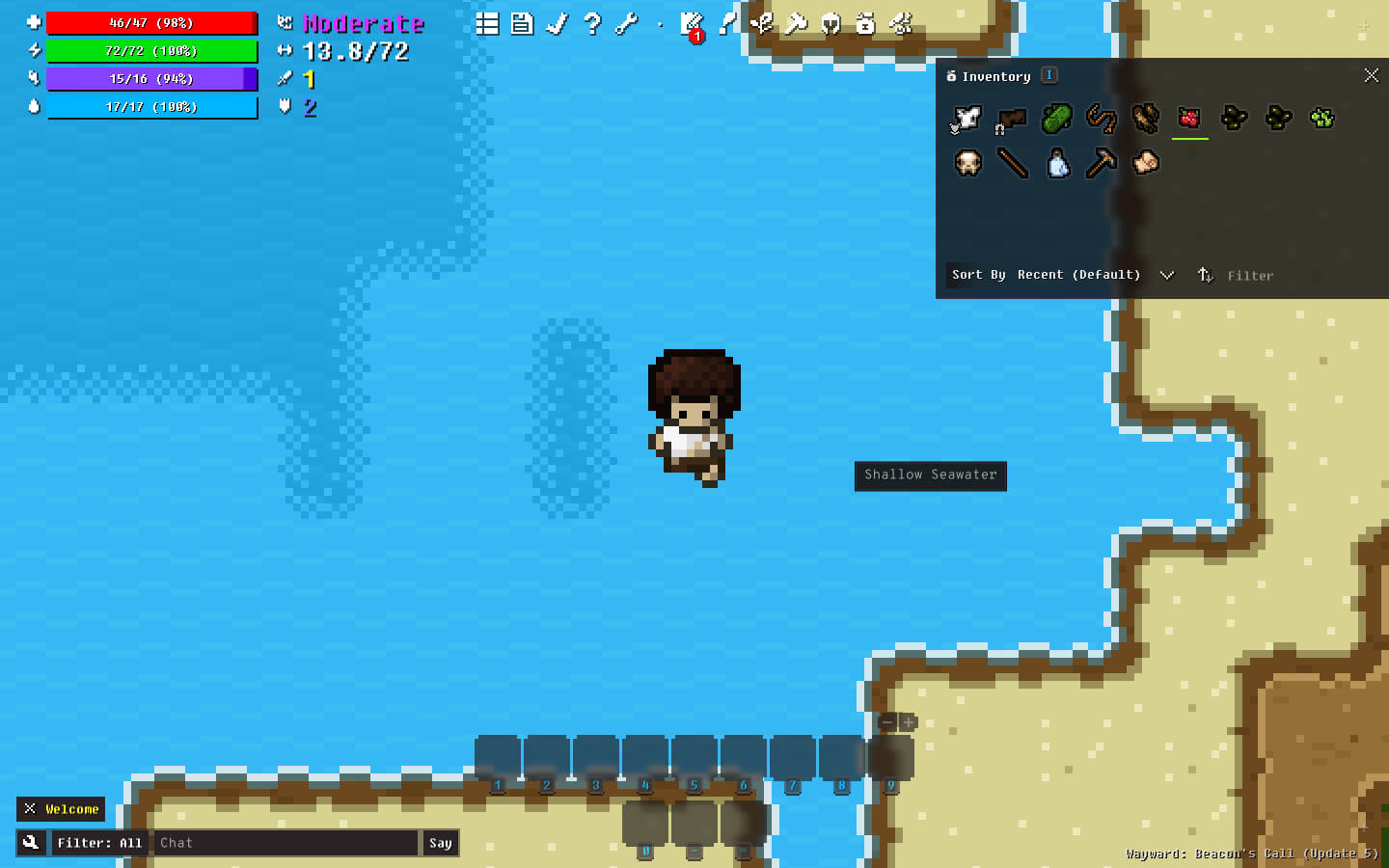
Task: Select the tattered map scroll item
Action: [x=1145, y=163]
